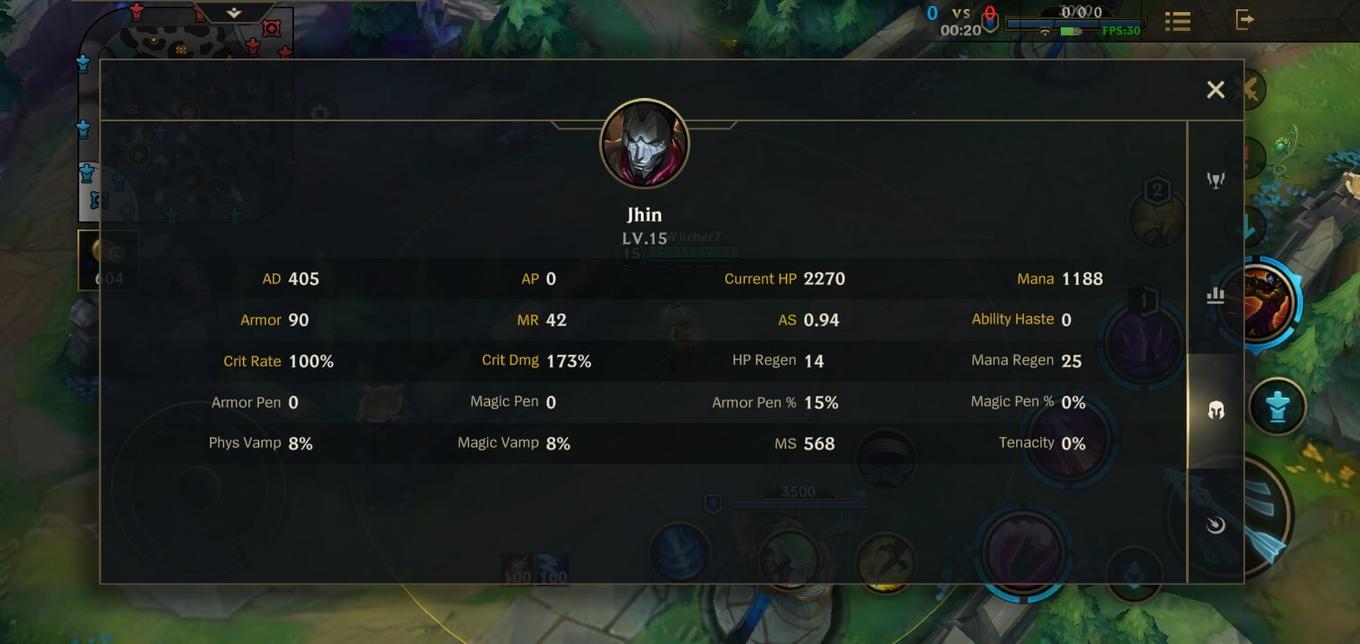Viewport: 1360px width, 644px height.
Task: Open the list menu in top bar
Action: click(x=1178, y=21)
